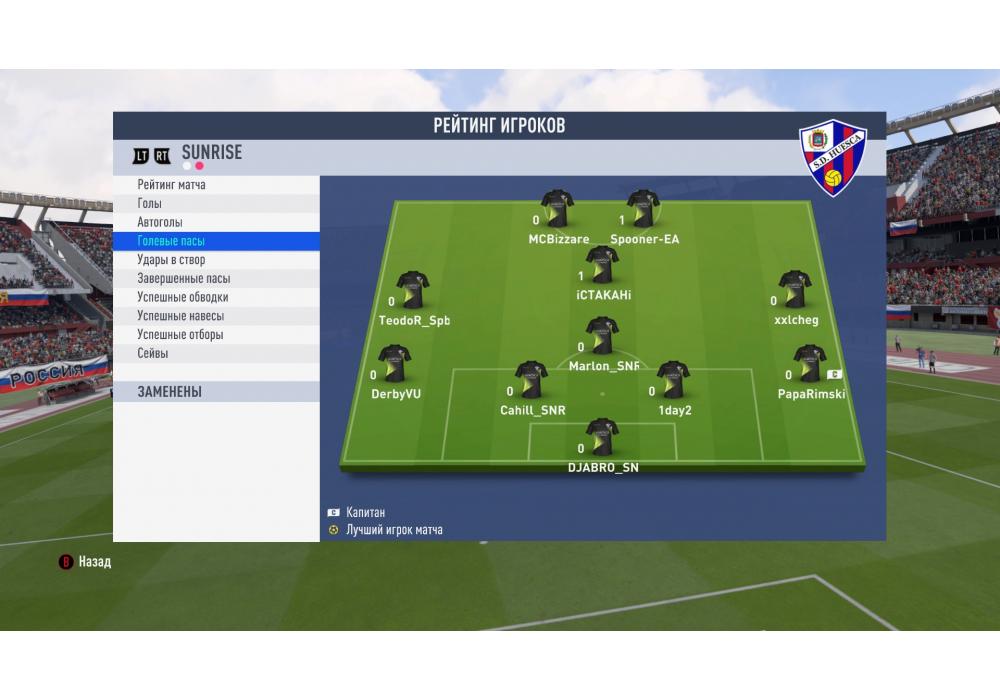
Task: Show Успешные навесы statistics
Action: (216, 316)
